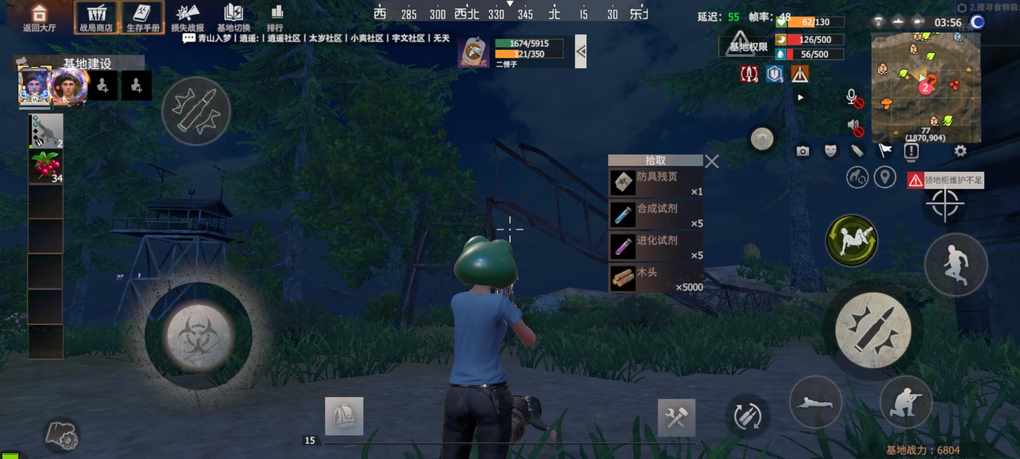Tap the large bullet fire button
Screen dimensions: 1020x459
point(873,329)
